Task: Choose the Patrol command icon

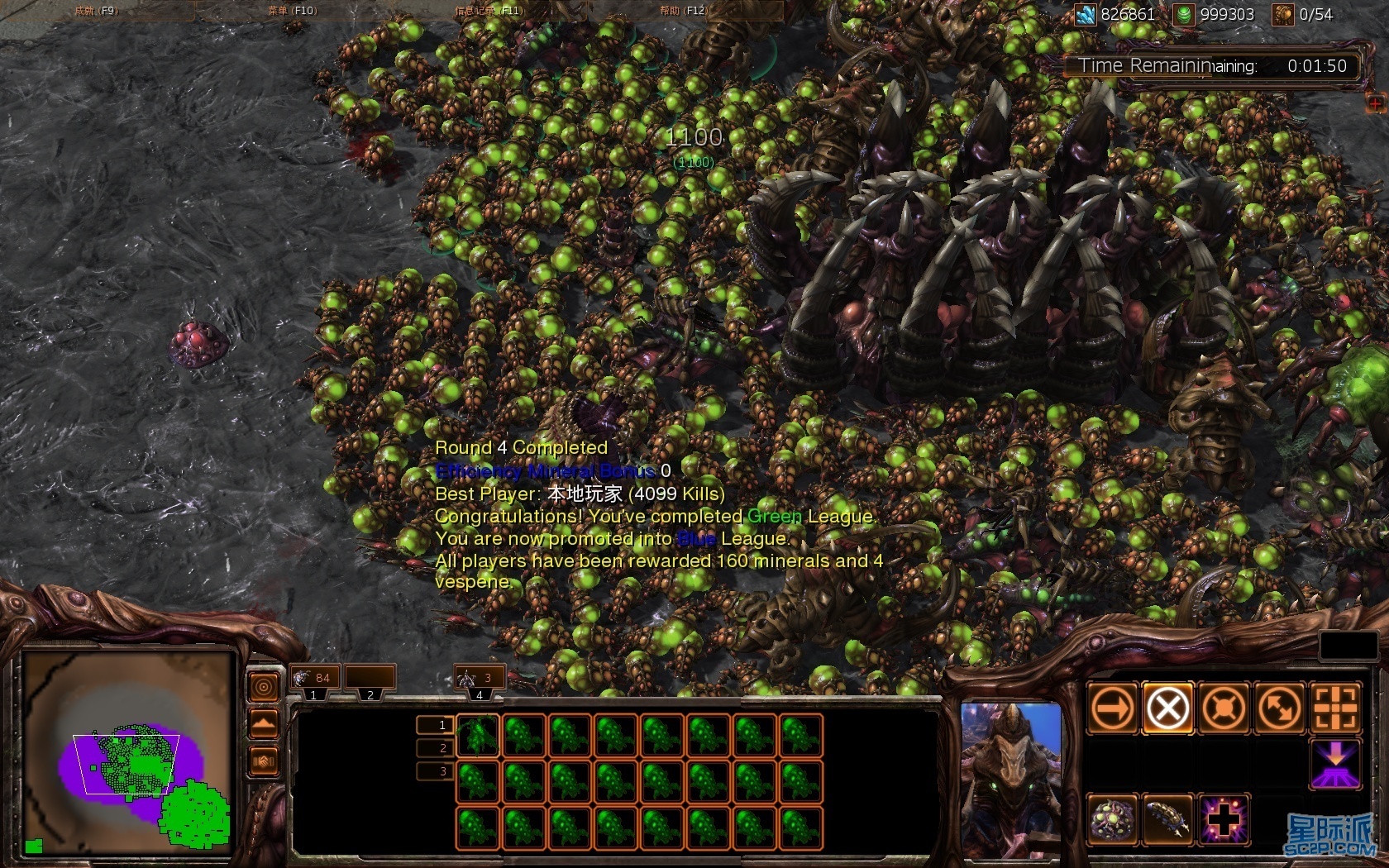Action: [x=1278, y=708]
